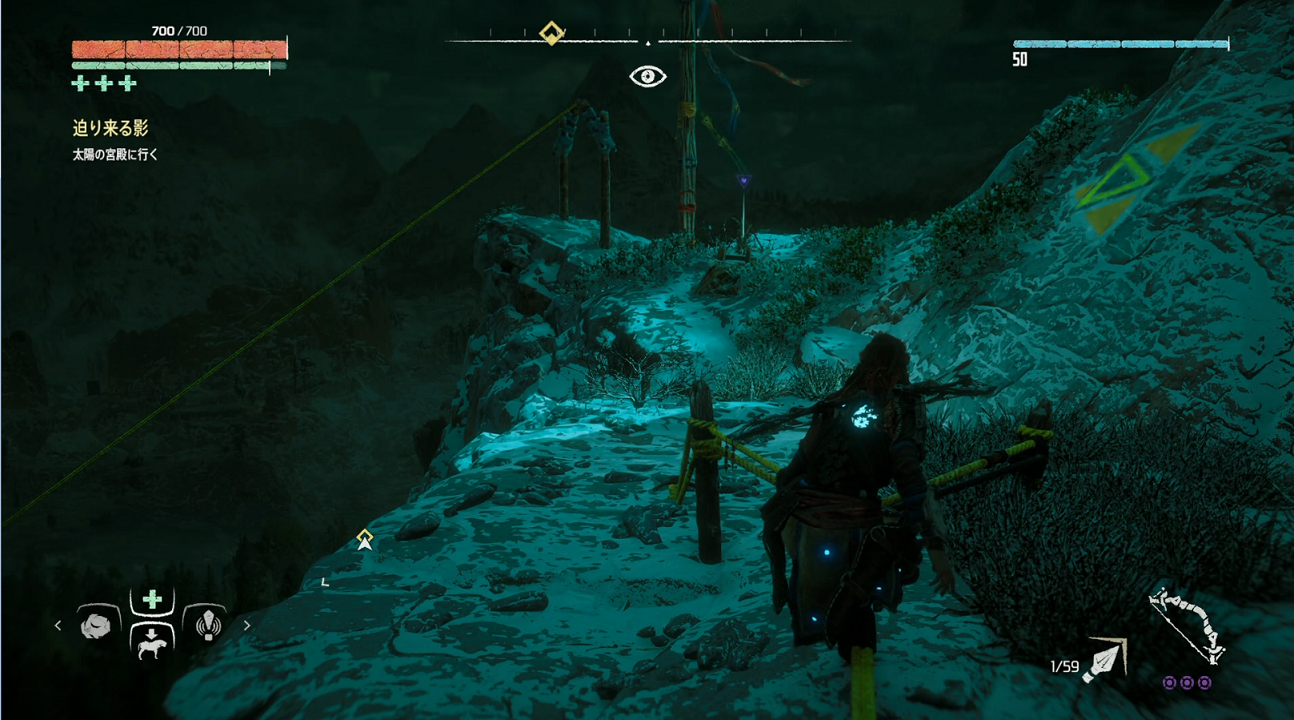Click the arrowhead ammo type icon
1294x720 pixels.
pos(1104,660)
